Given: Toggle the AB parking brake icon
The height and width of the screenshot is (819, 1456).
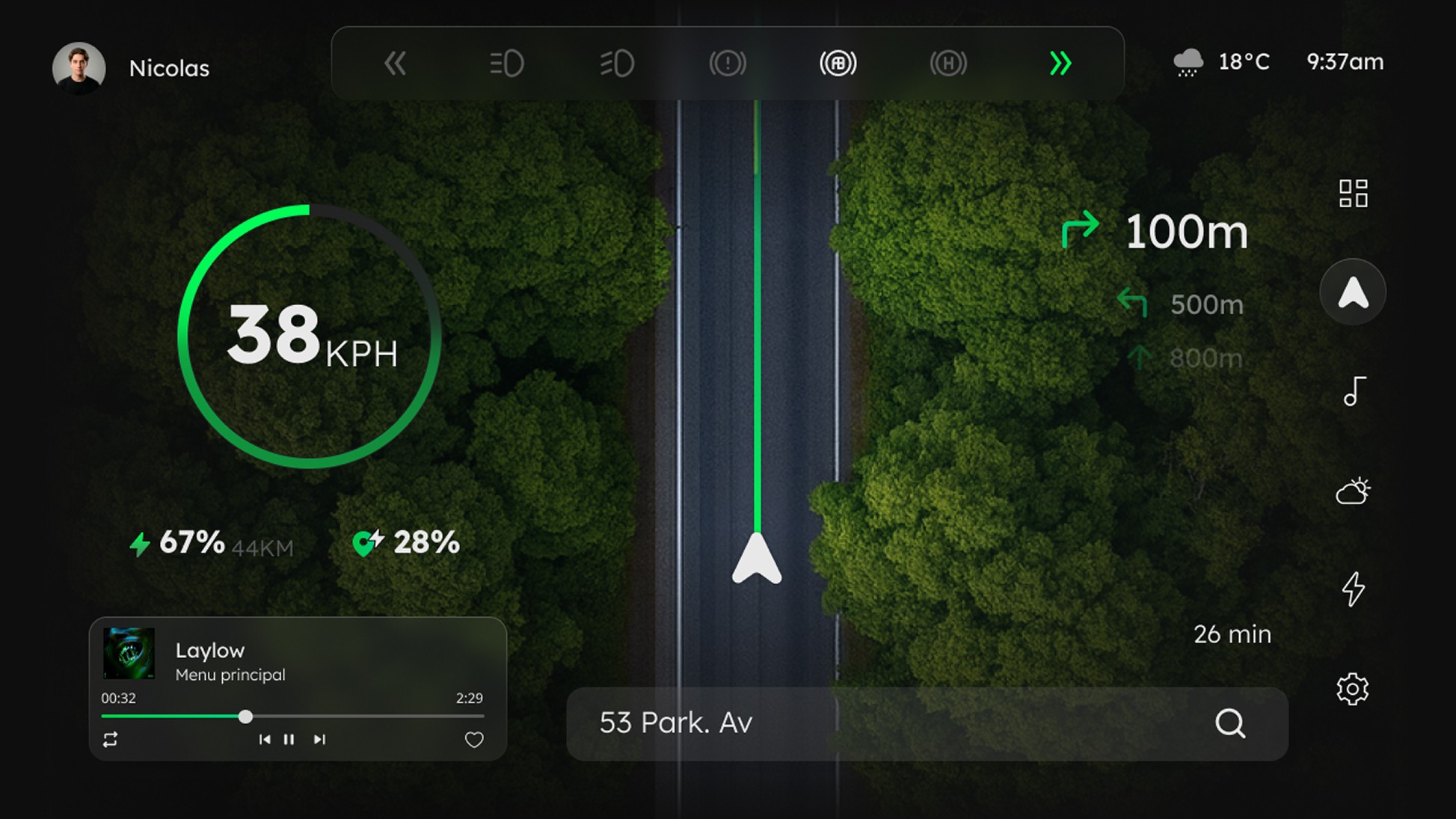Looking at the screenshot, I should click(x=838, y=64).
